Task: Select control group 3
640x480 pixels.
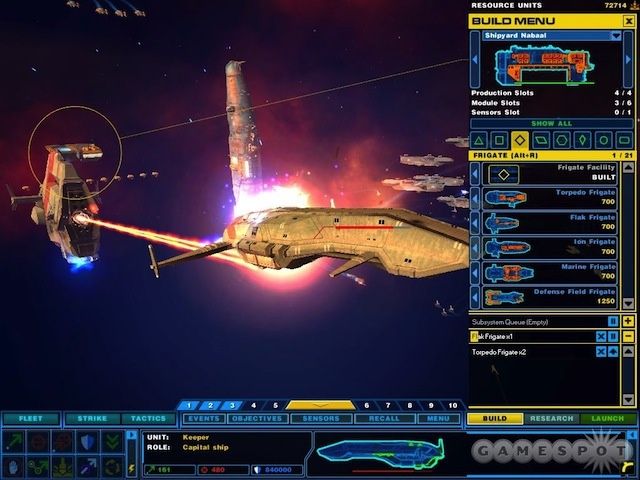Action: click(231, 405)
